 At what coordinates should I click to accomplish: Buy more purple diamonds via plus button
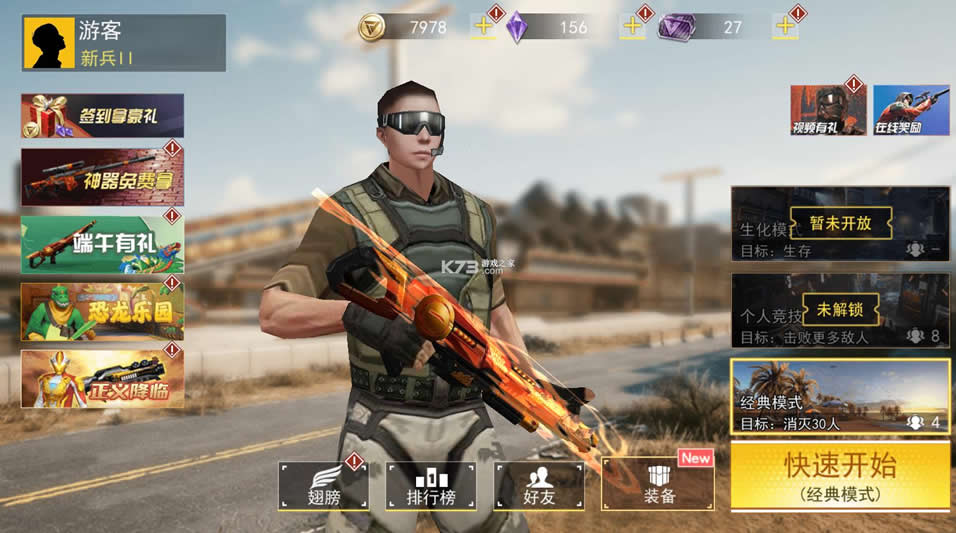click(x=632, y=27)
